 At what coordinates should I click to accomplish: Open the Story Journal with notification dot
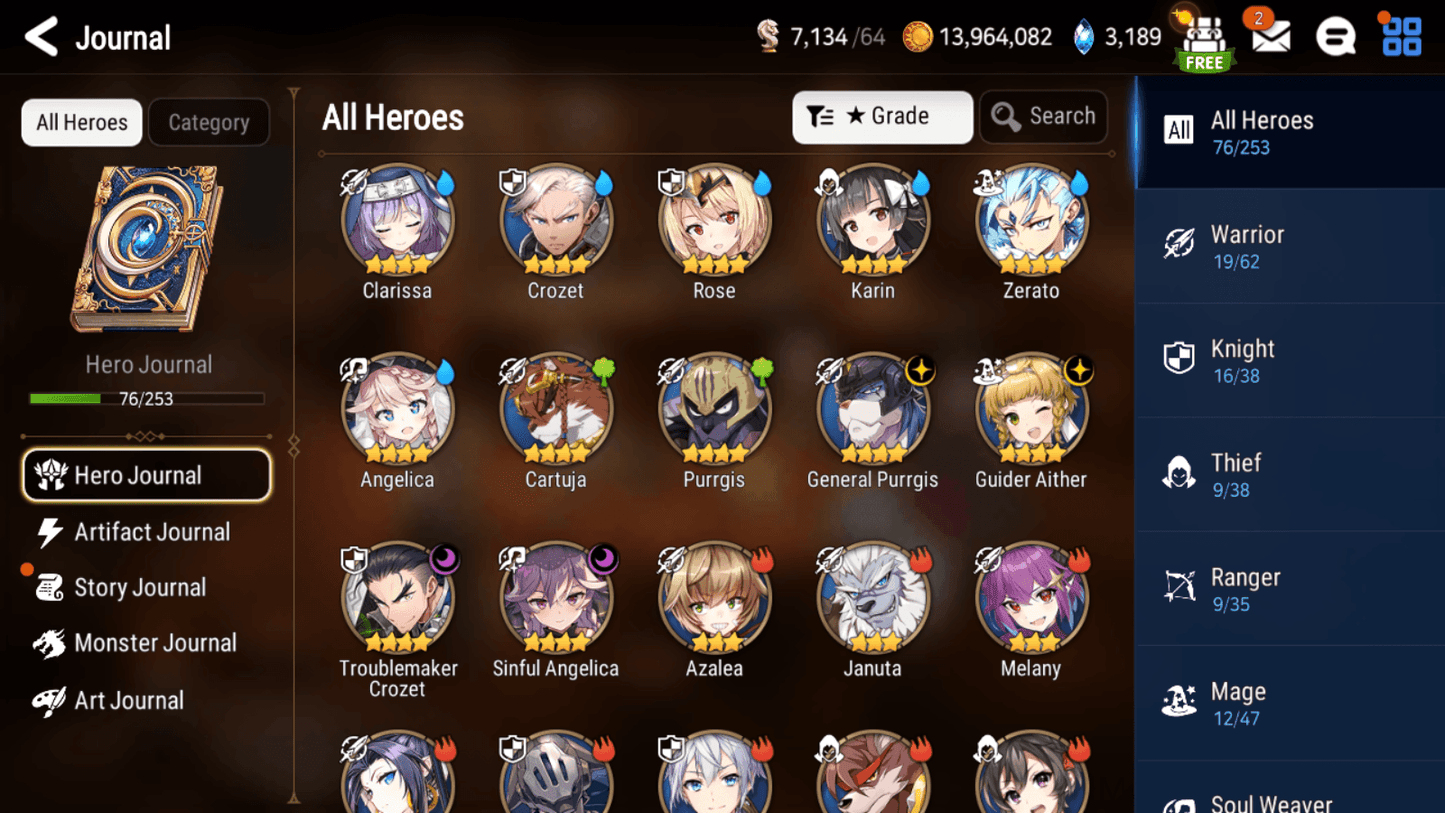[140, 587]
